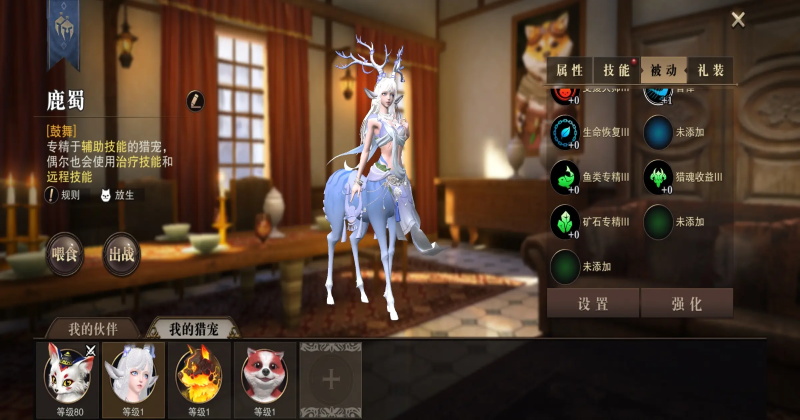The height and width of the screenshot is (420, 800).
Task: Select the 被动 passive tab
Action: tap(664, 70)
